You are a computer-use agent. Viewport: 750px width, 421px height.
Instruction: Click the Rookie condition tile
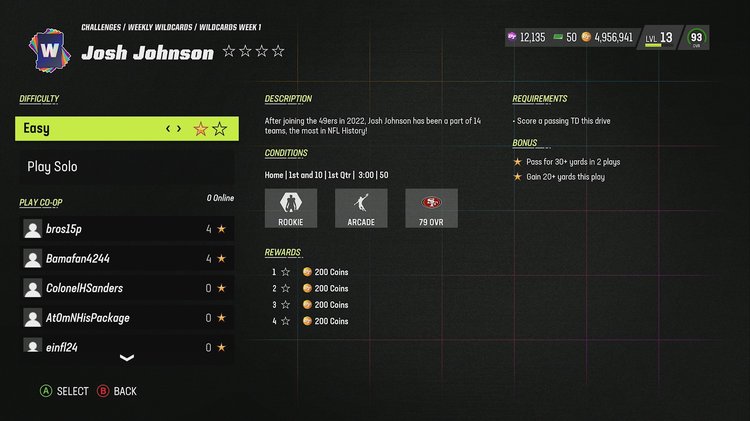(x=291, y=208)
